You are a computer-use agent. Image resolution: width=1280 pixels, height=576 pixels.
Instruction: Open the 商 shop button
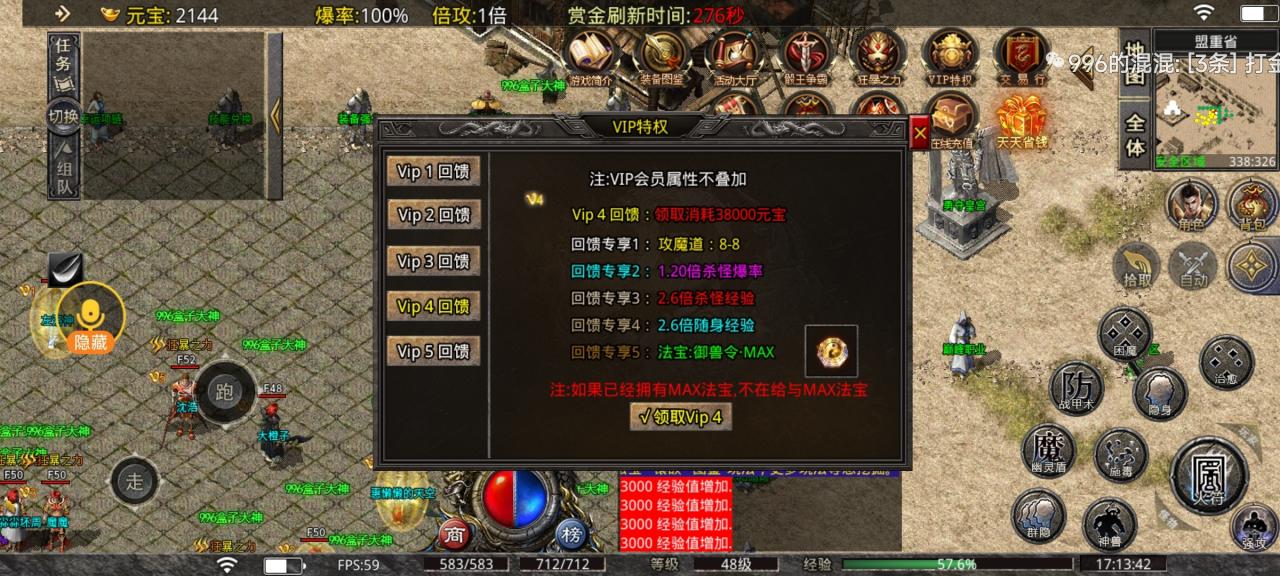pos(456,534)
